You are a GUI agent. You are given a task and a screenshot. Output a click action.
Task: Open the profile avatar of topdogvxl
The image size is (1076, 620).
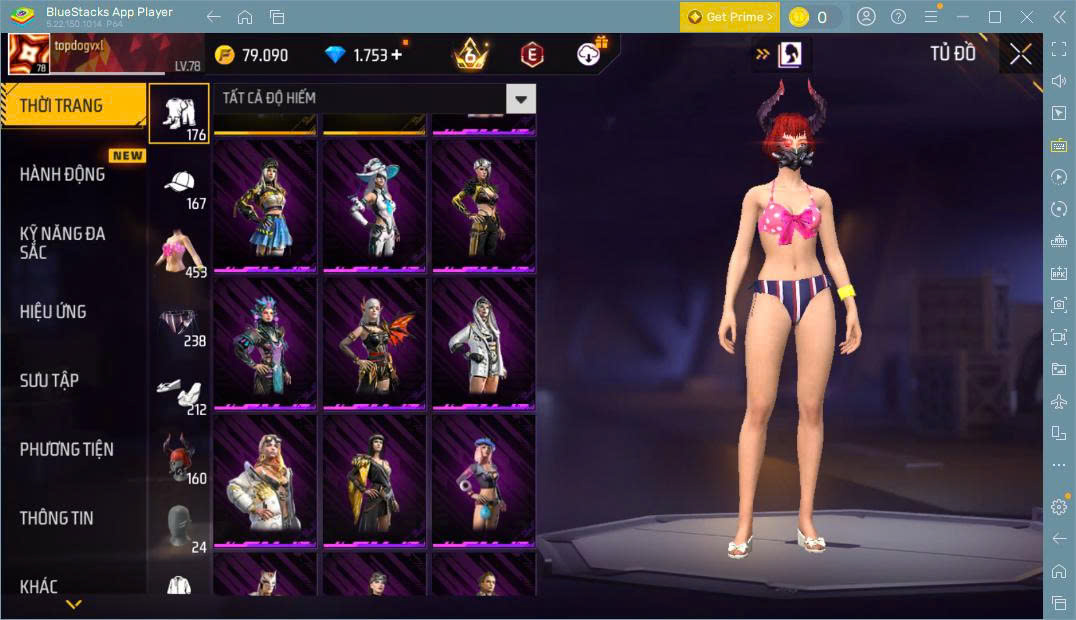coord(29,54)
